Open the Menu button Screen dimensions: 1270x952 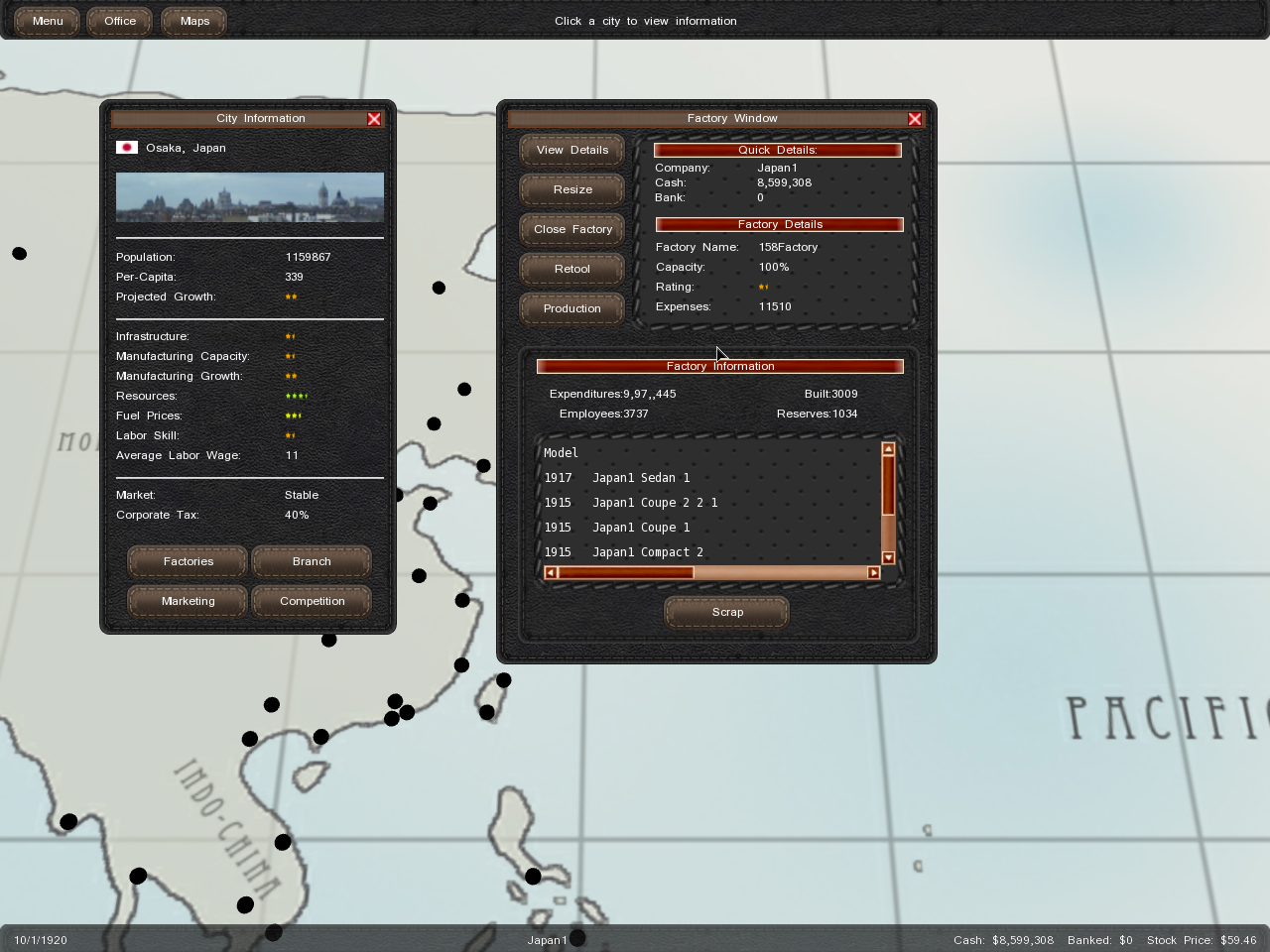[x=47, y=21]
